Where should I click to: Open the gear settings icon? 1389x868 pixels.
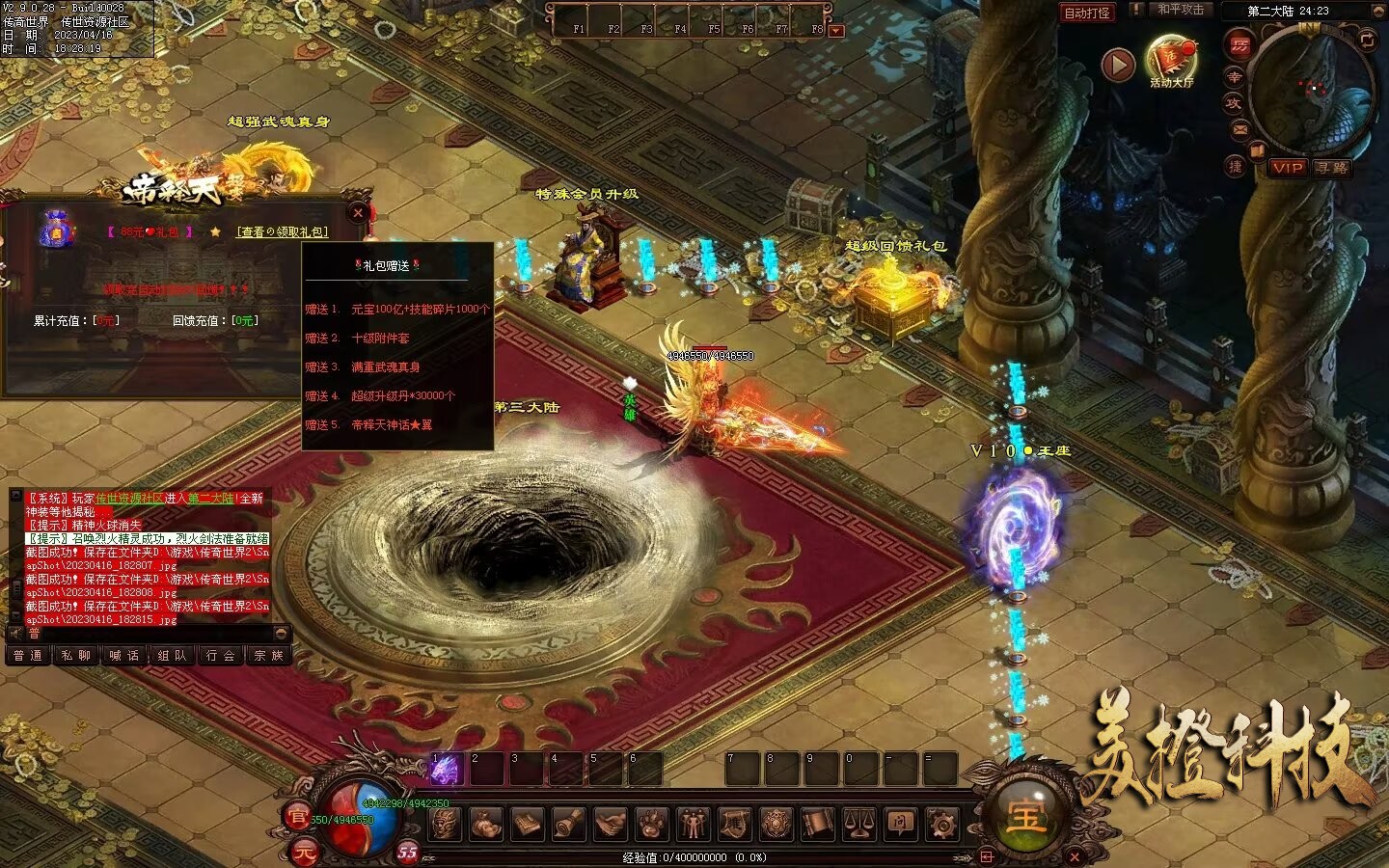(941, 825)
